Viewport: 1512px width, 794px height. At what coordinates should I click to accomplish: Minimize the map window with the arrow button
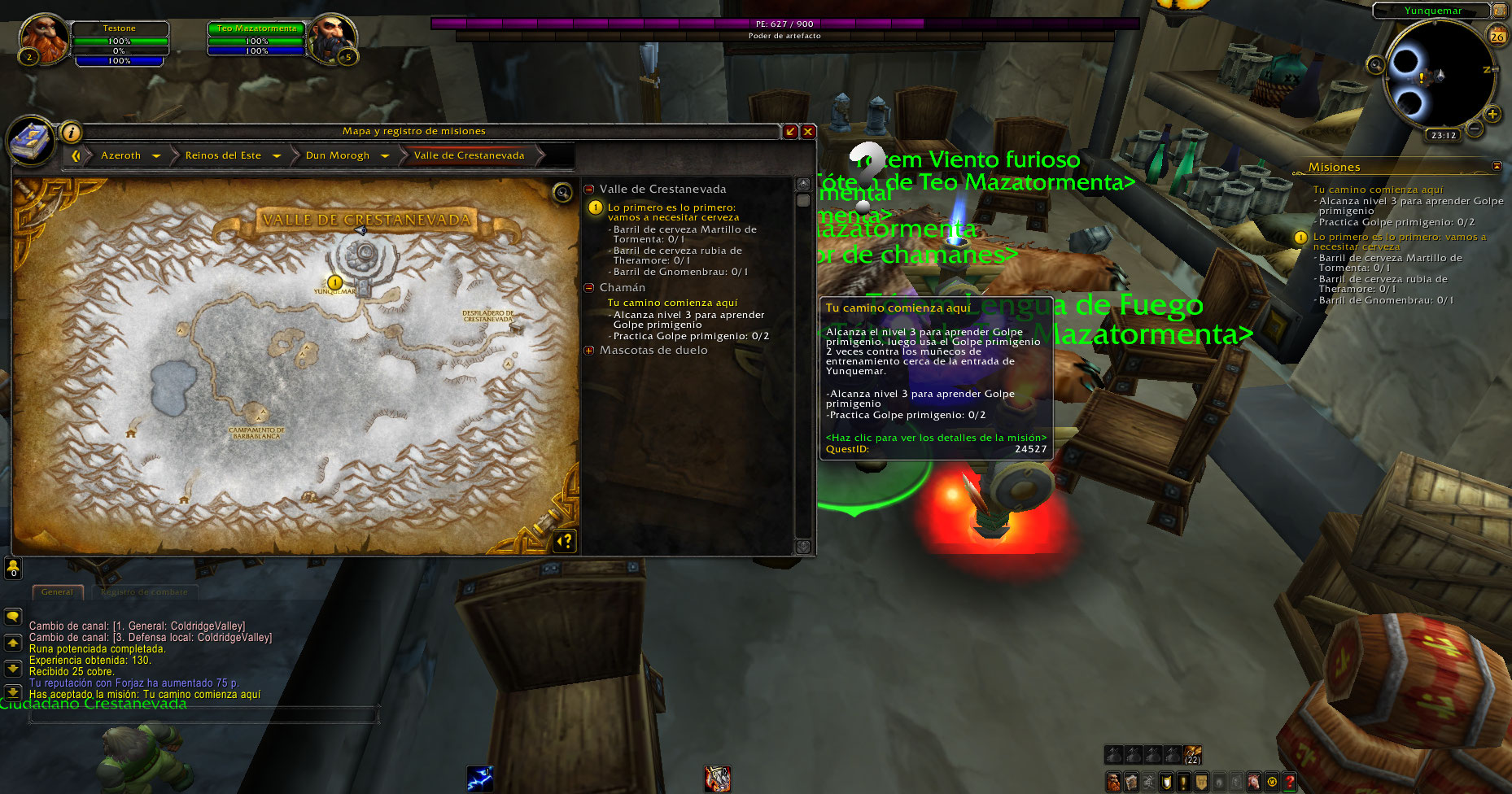pyautogui.click(x=790, y=131)
